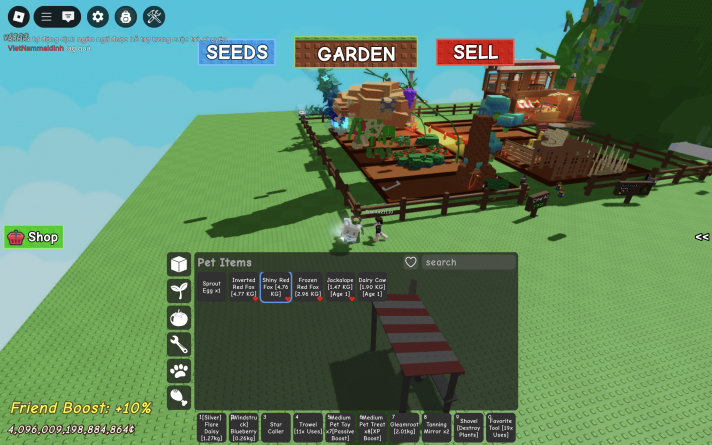Equip the Trowel from the hotbar
712x445 pixels.
tap(308, 426)
